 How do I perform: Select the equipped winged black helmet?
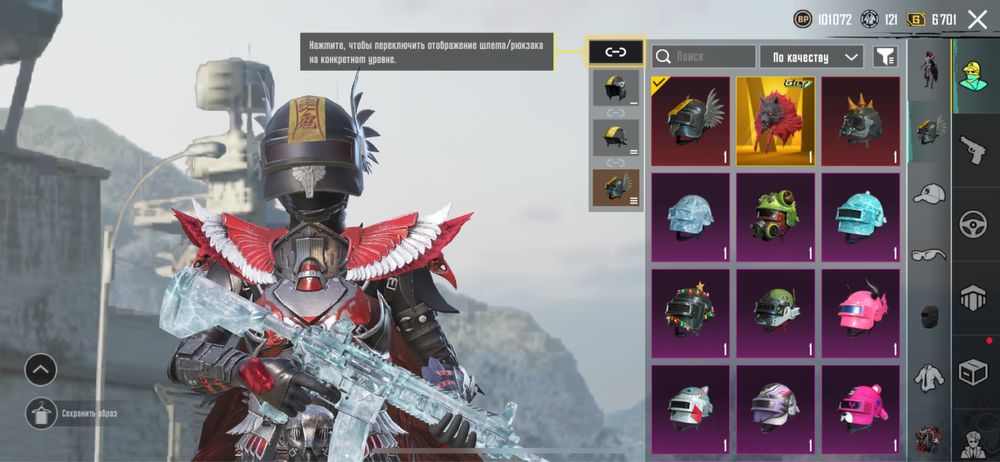(690, 121)
